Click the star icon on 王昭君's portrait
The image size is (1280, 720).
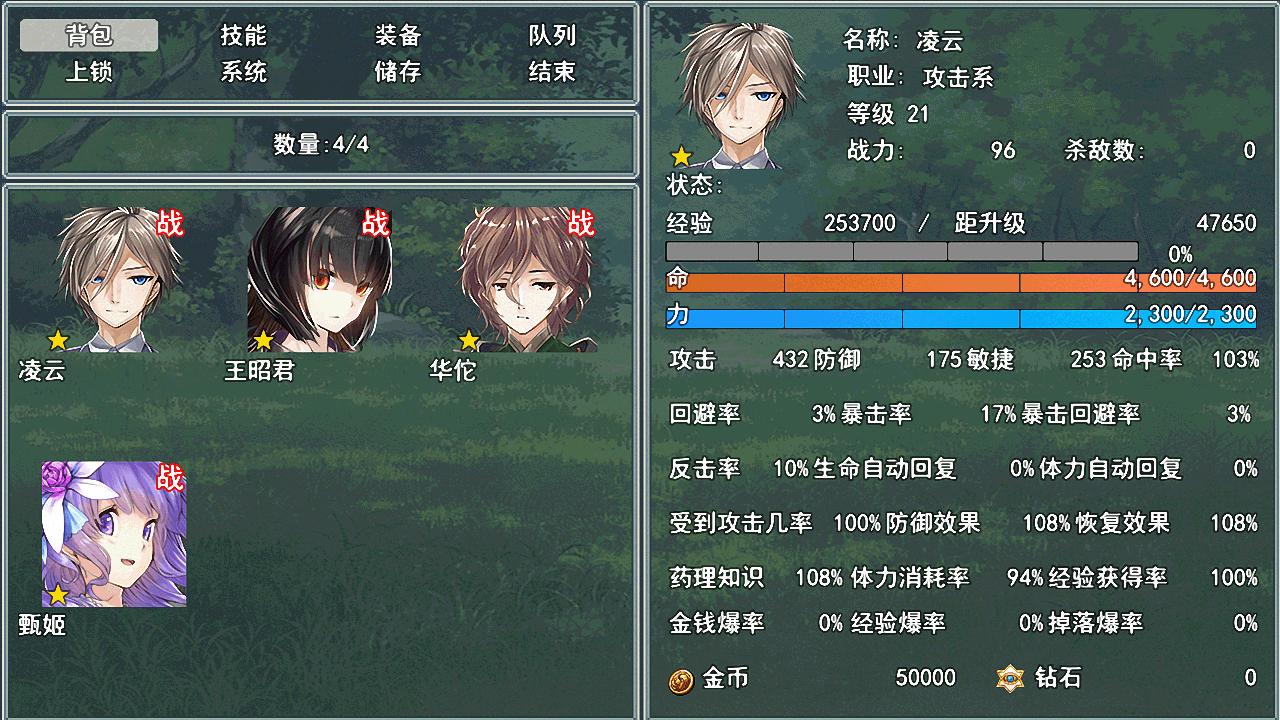[x=262, y=342]
